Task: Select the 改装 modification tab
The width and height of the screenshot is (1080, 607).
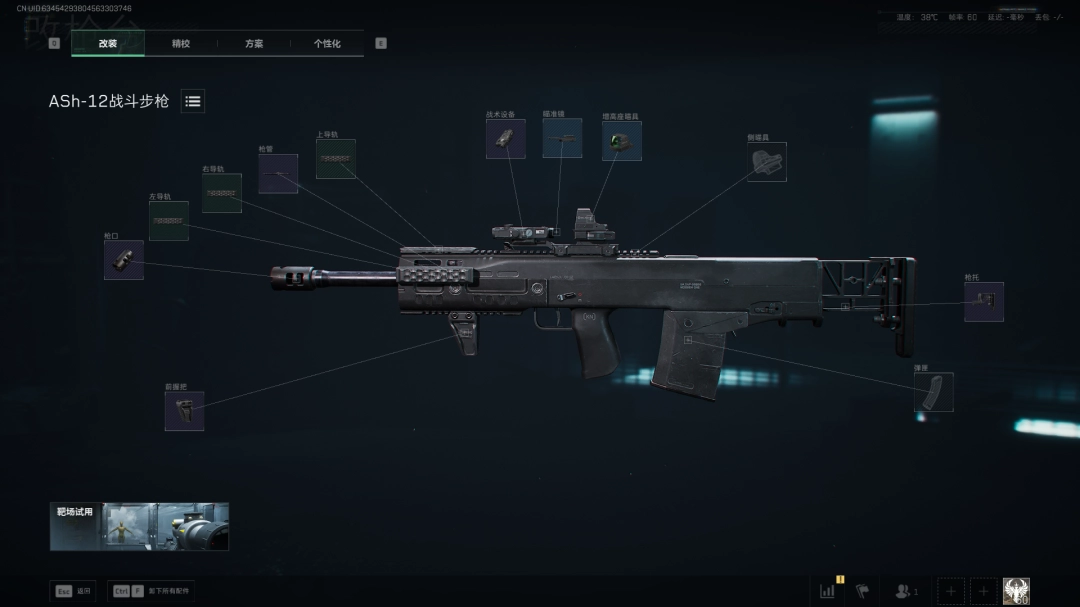Action: pyautogui.click(x=108, y=44)
